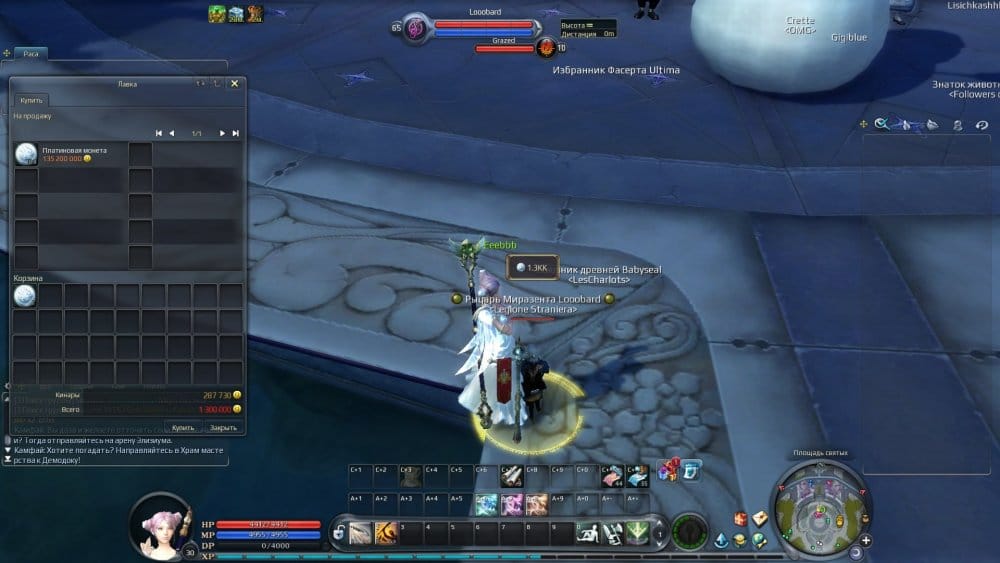The height and width of the screenshot is (563, 1000).
Task: Click the Закрыть button in the shop
Action: (223, 427)
